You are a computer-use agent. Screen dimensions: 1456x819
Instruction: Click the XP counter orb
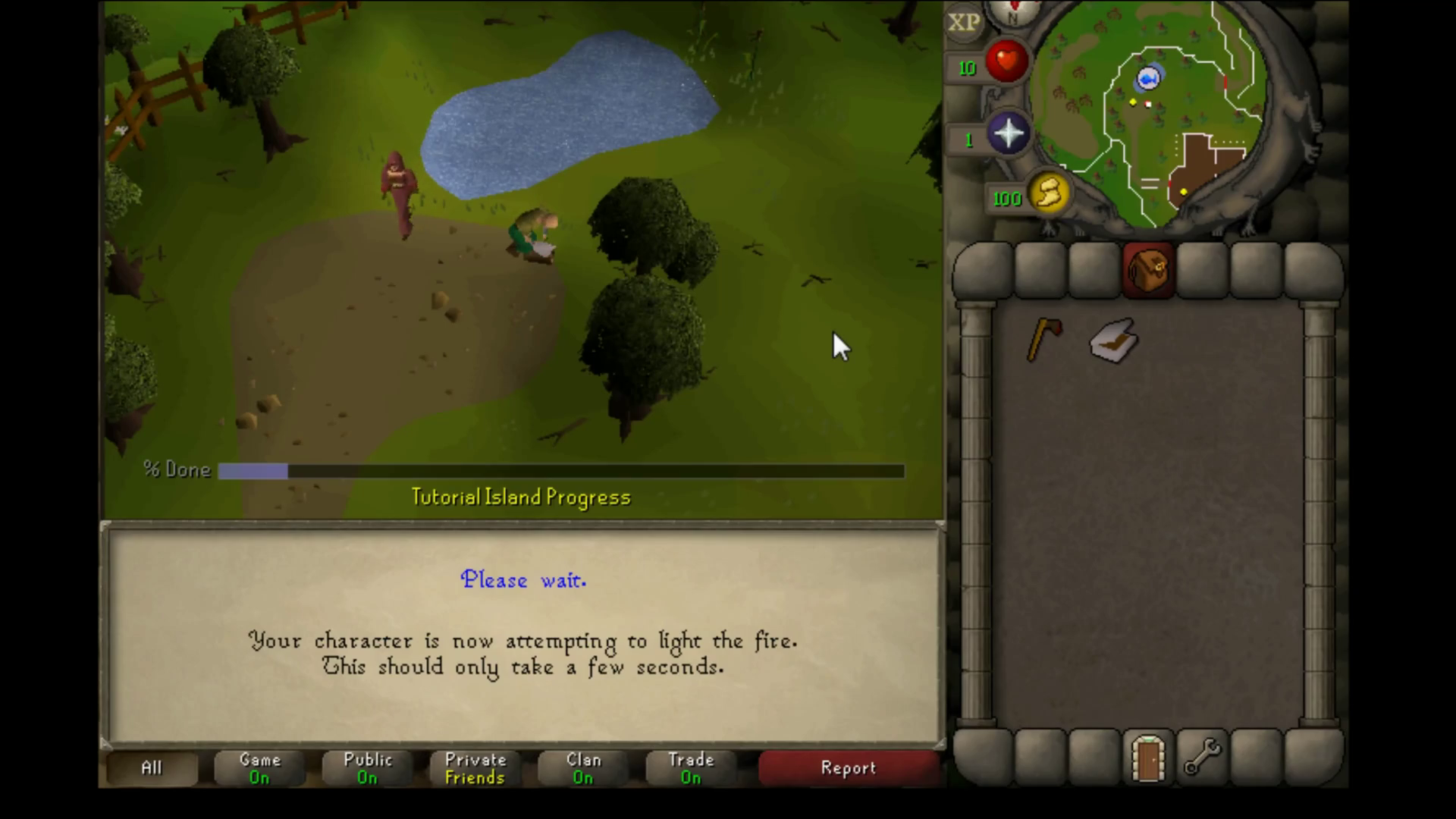pyautogui.click(x=964, y=23)
